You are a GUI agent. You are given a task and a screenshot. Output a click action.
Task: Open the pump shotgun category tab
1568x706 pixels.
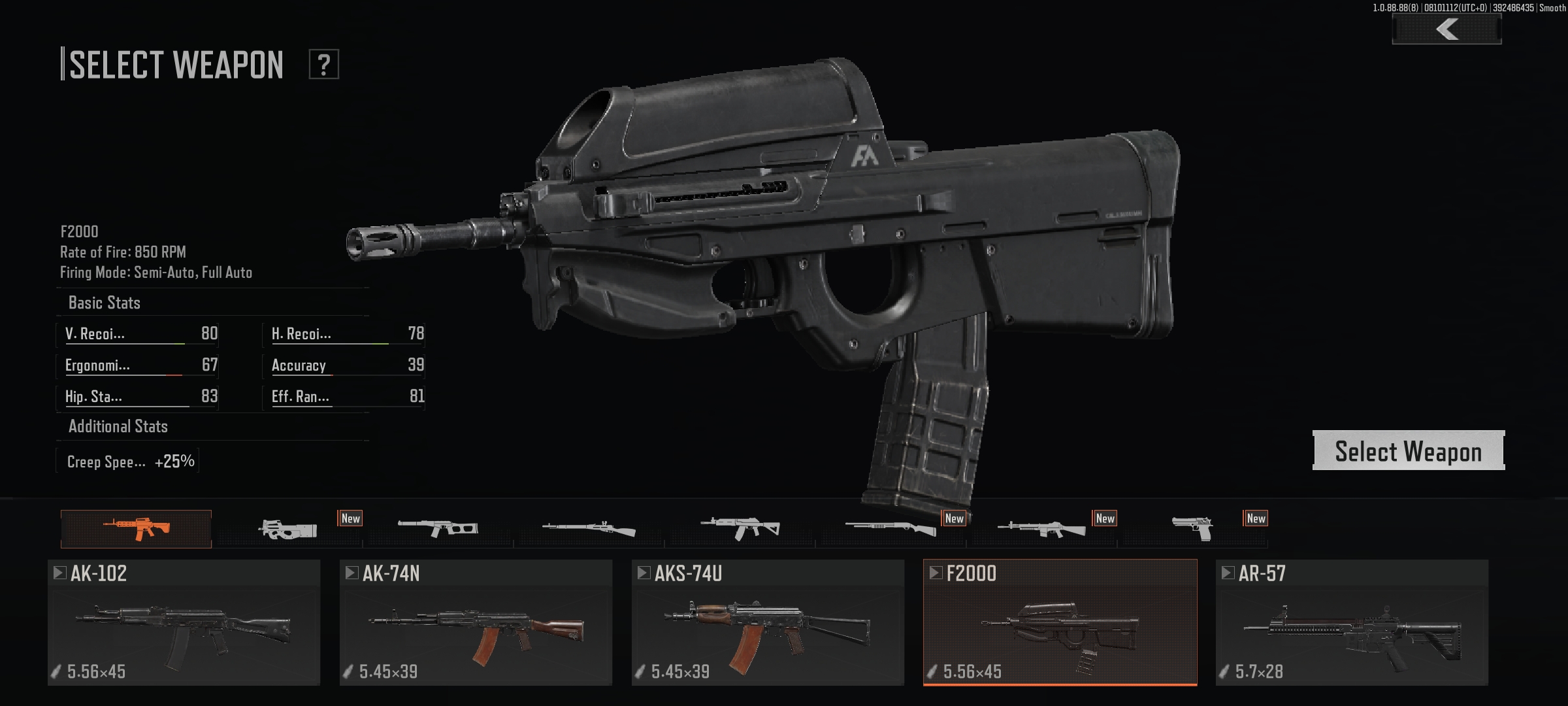point(890,528)
